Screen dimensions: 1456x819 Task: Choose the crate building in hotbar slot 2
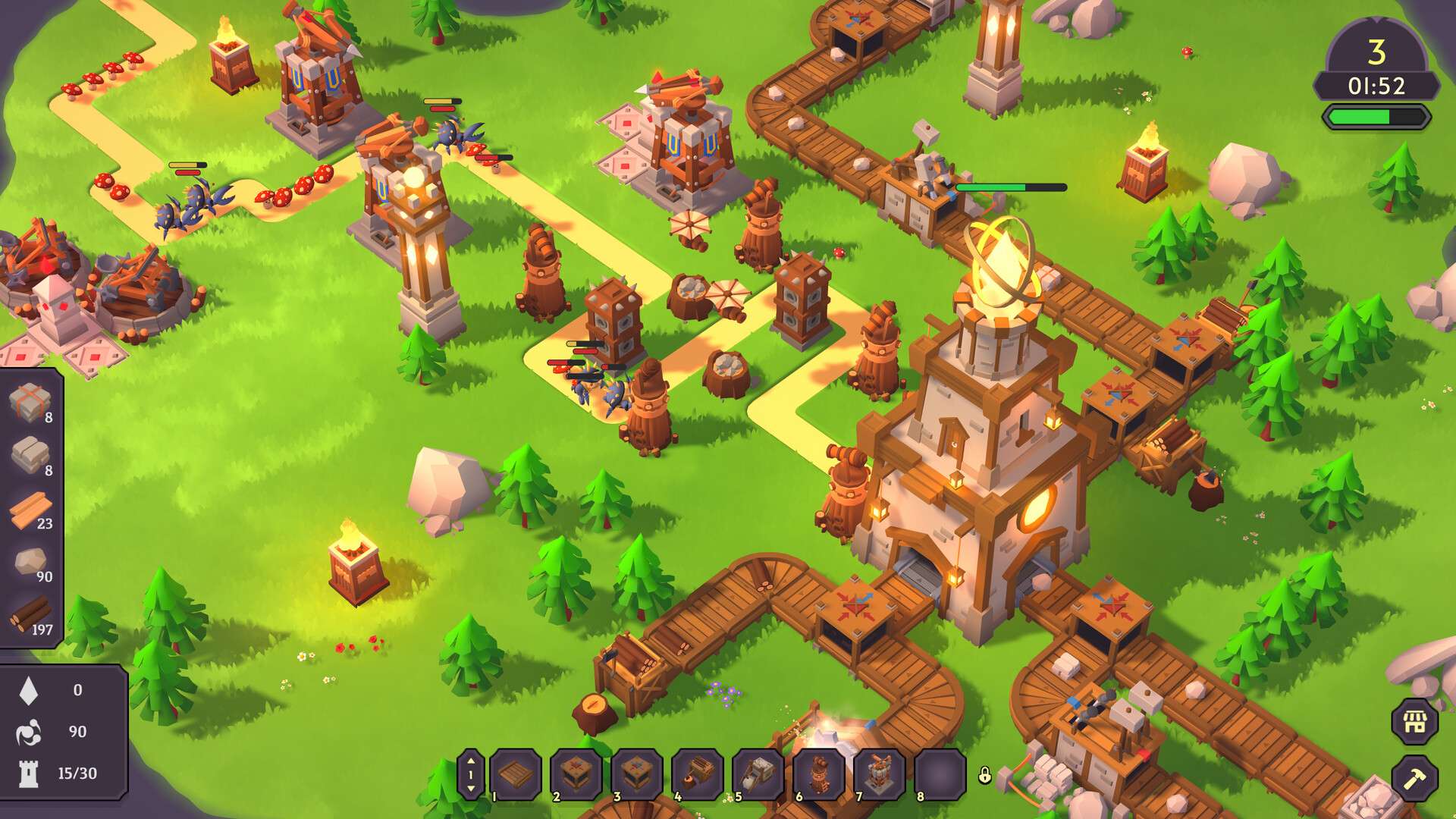point(576,774)
